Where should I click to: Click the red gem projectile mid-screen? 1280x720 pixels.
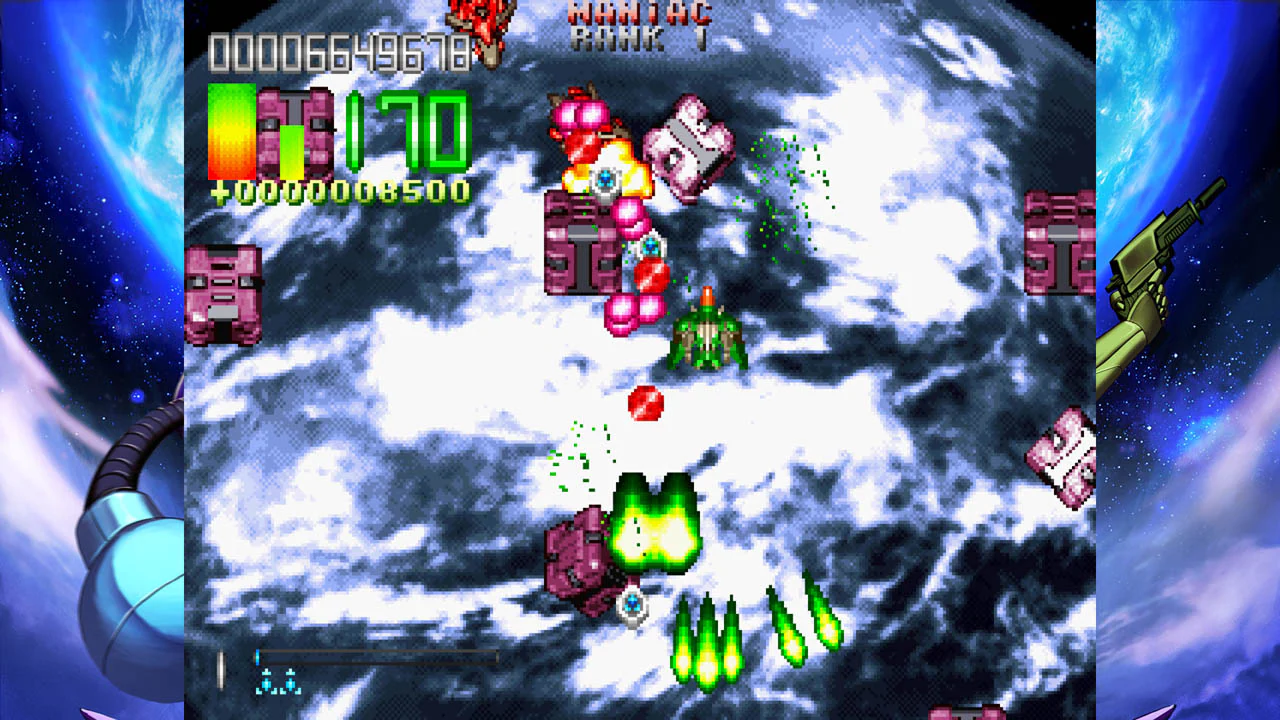[x=648, y=405]
